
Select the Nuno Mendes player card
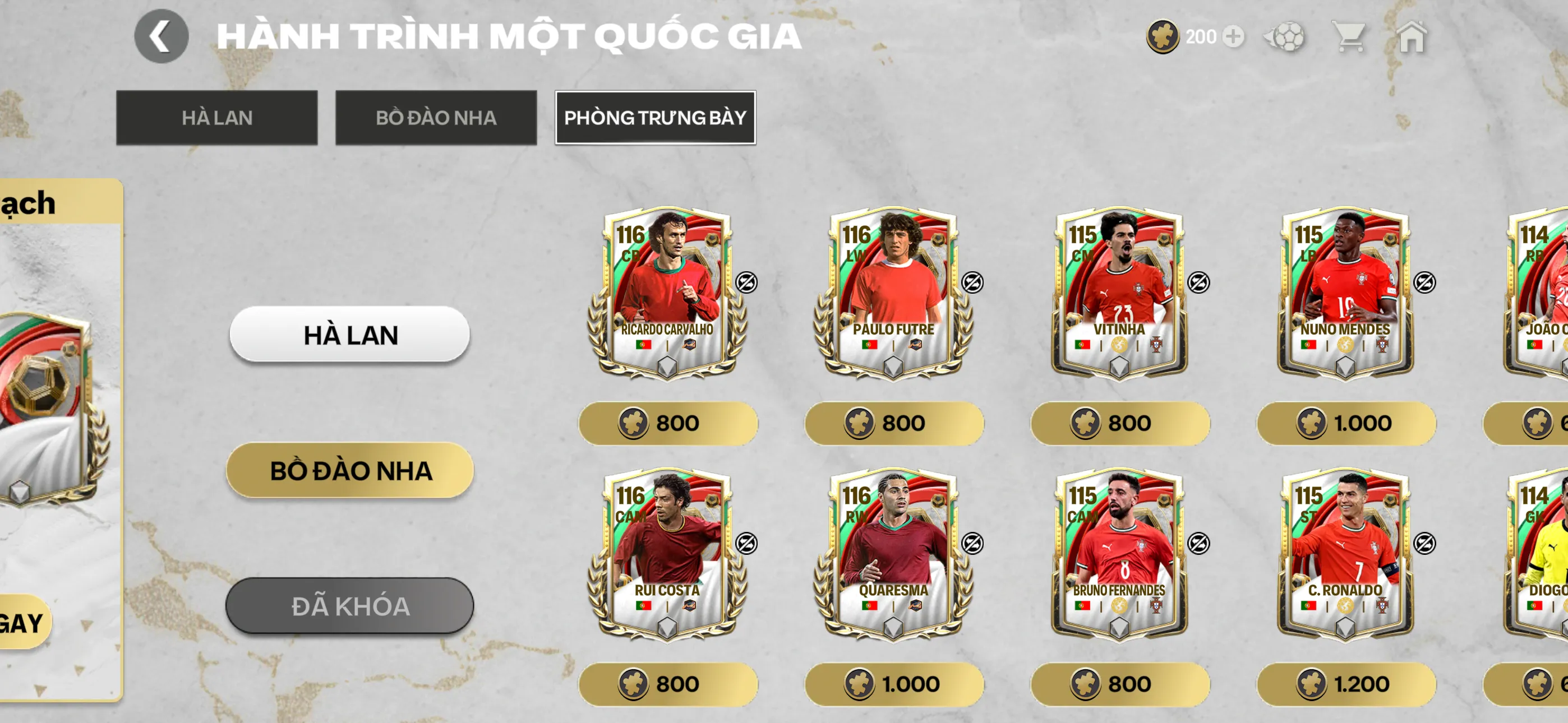coord(1345,293)
